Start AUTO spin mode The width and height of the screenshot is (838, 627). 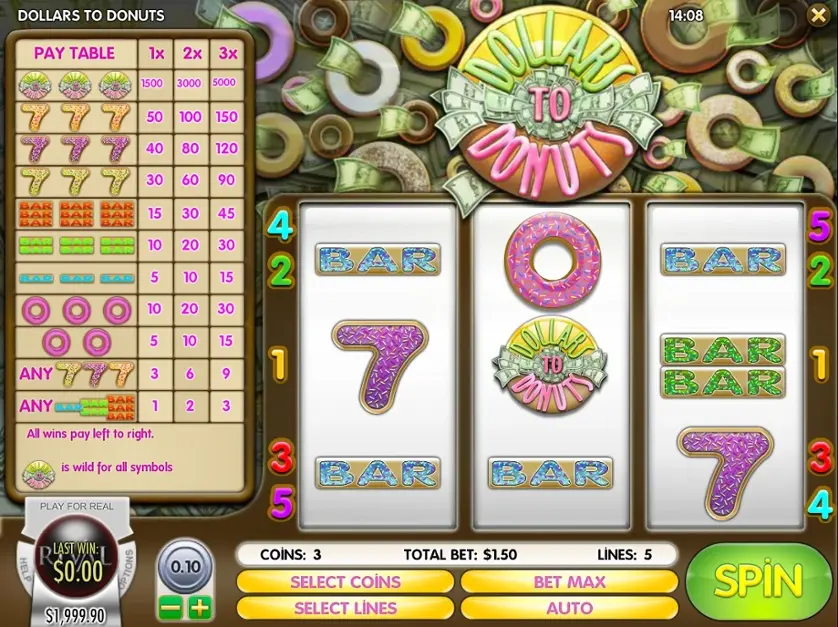coord(569,607)
